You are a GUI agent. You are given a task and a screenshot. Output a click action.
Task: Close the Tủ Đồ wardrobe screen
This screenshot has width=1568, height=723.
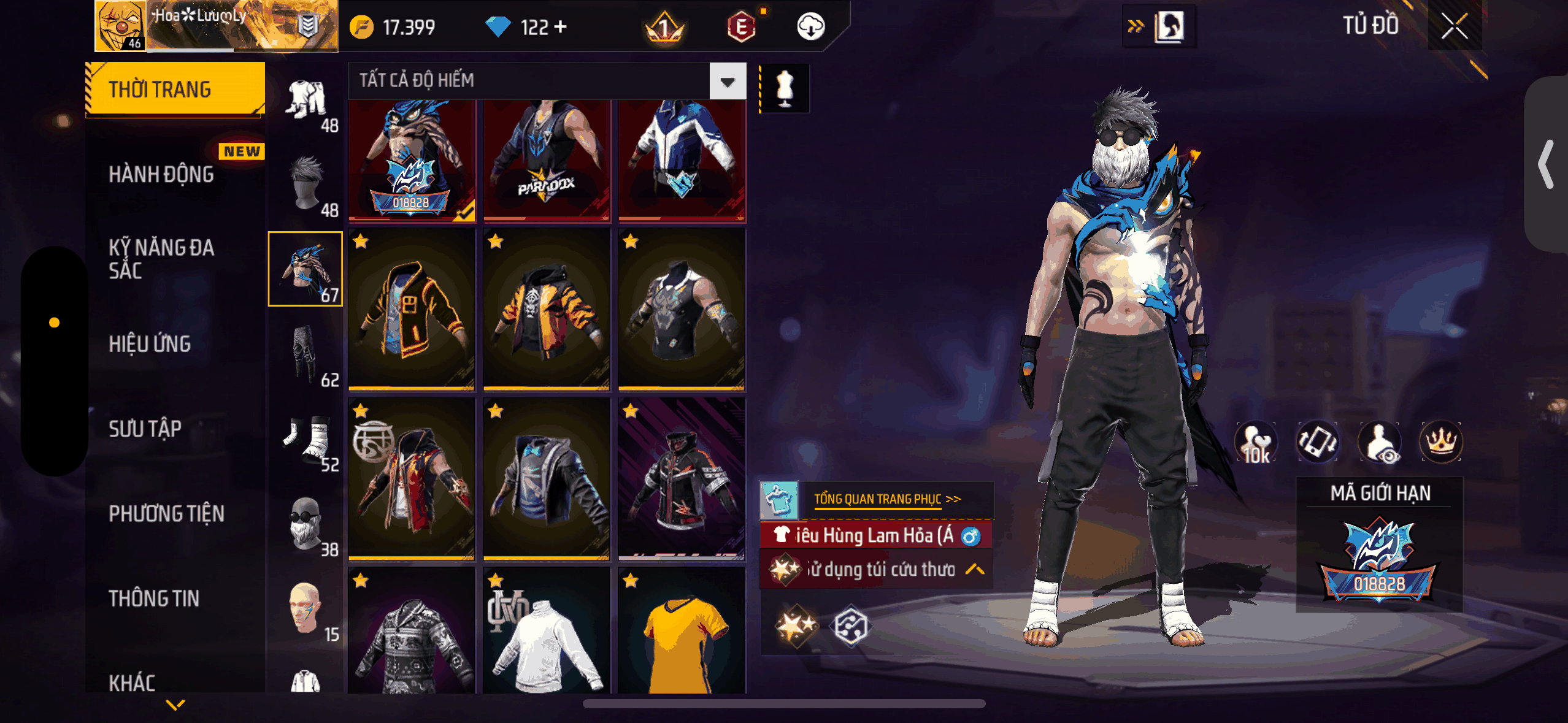pyautogui.click(x=1454, y=26)
